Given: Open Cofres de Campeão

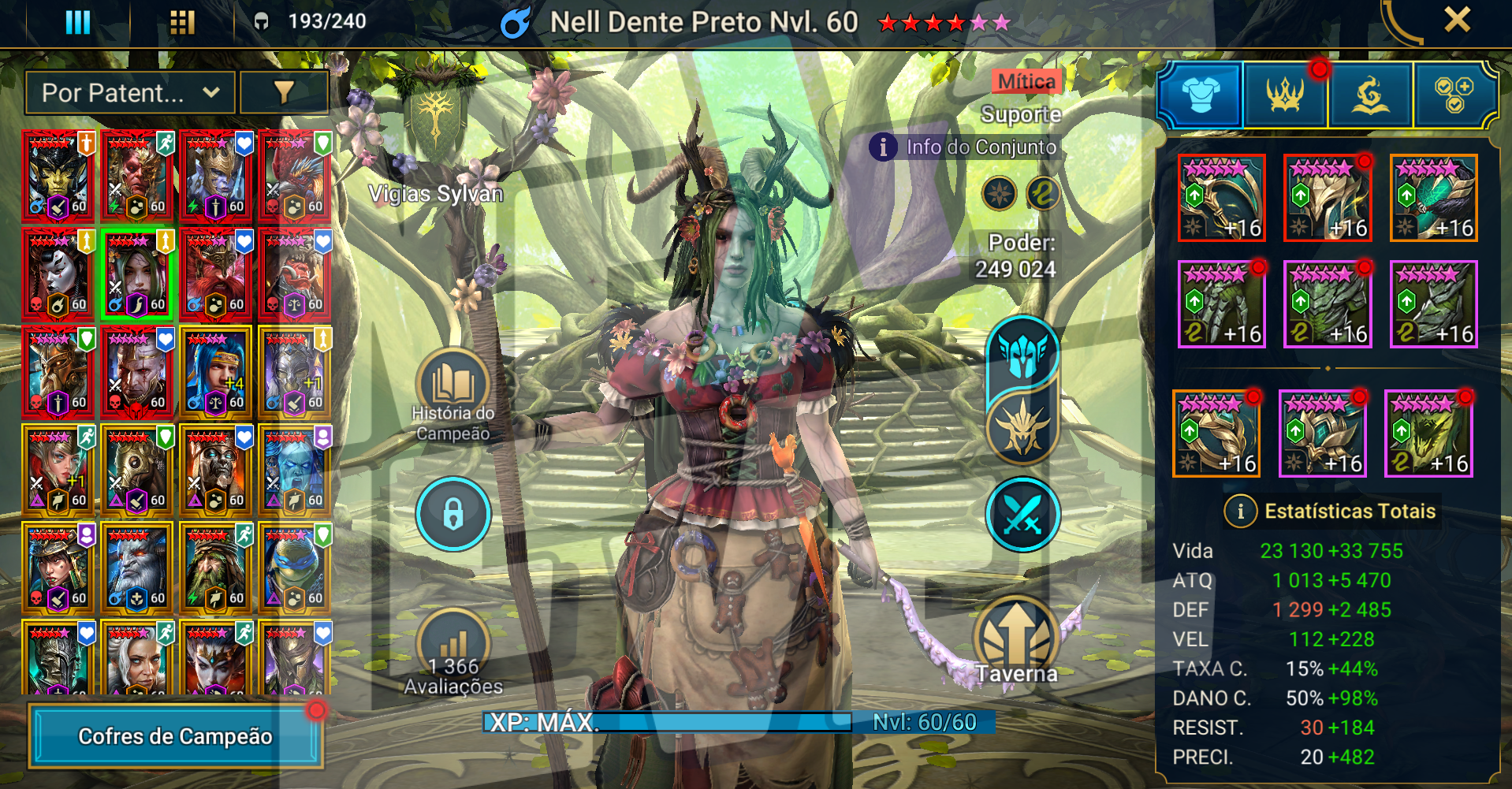Looking at the screenshot, I should (175, 736).
